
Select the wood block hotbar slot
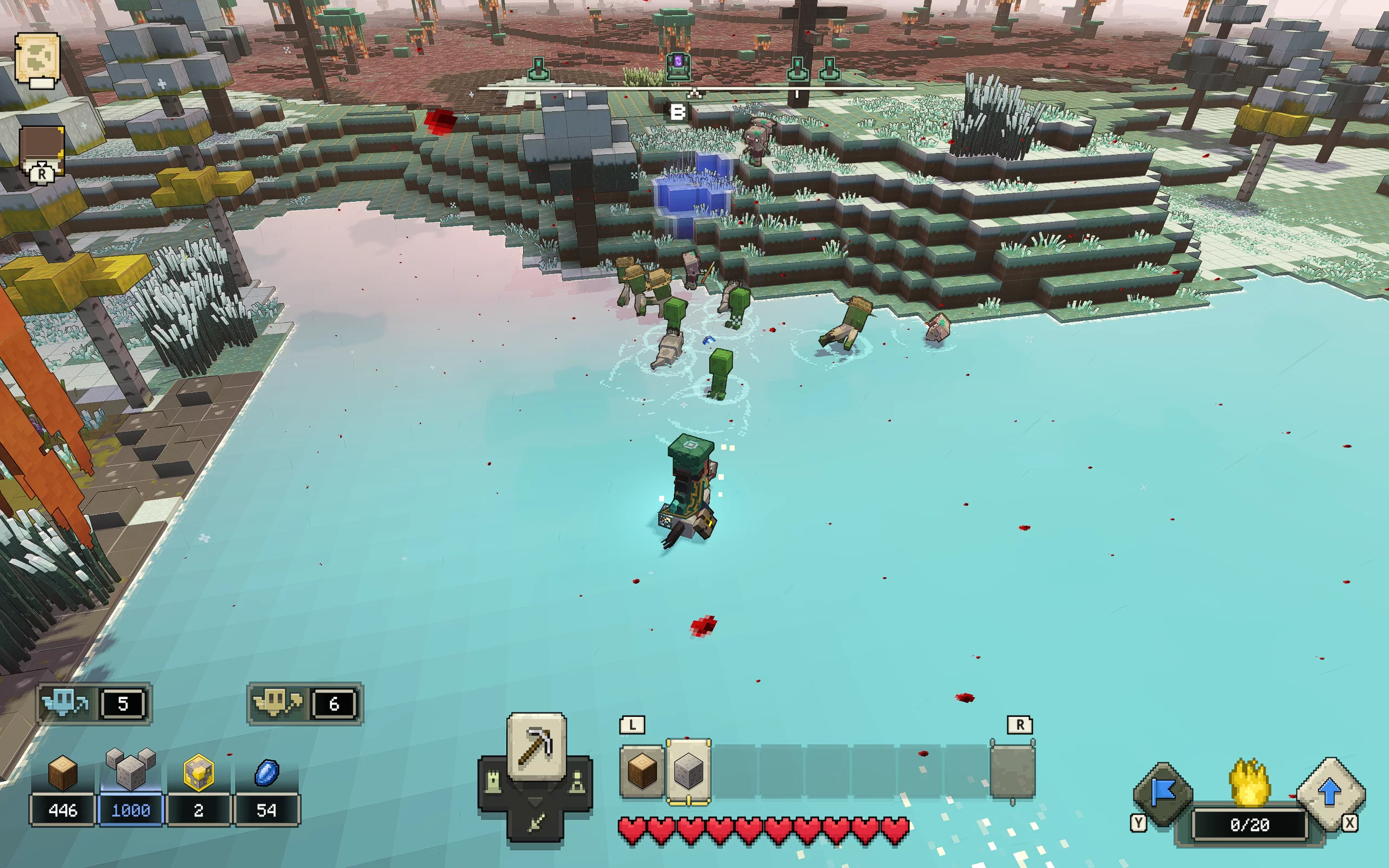coord(642,771)
